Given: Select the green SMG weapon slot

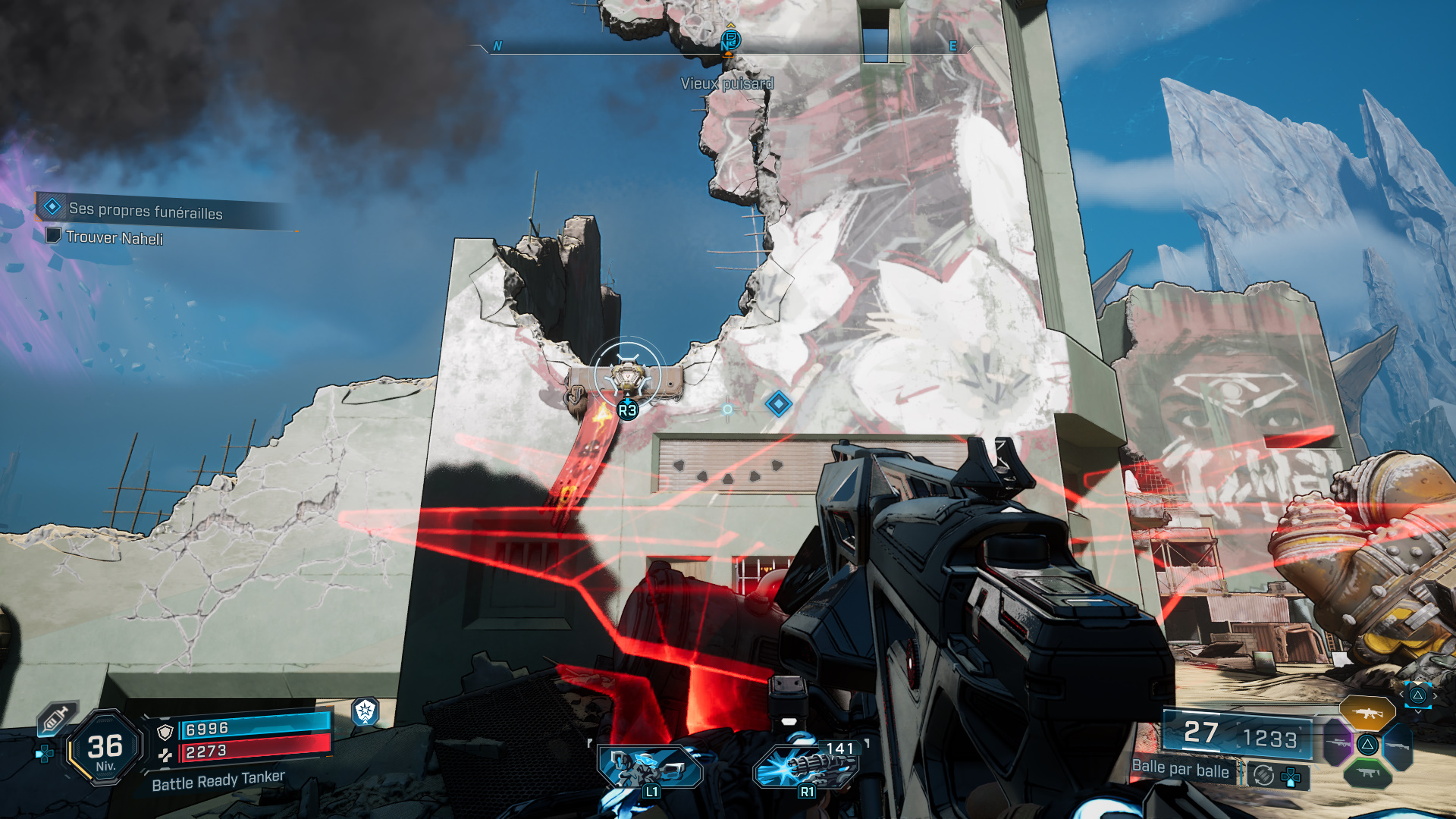Looking at the screenshot, I should [1367, 773].
